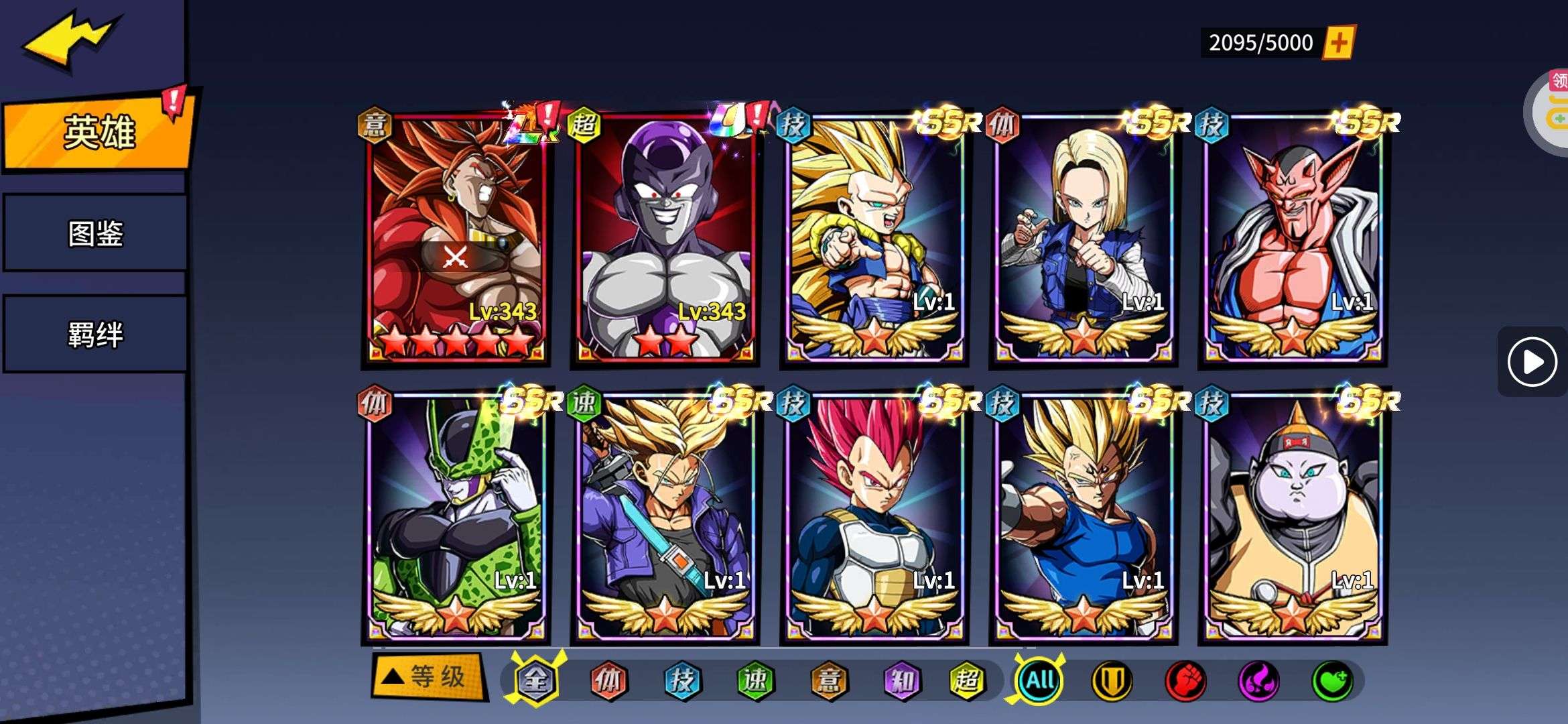
Task: Open the 羁绊 tab
Action: pyautogui.click(x=95, y=334)
